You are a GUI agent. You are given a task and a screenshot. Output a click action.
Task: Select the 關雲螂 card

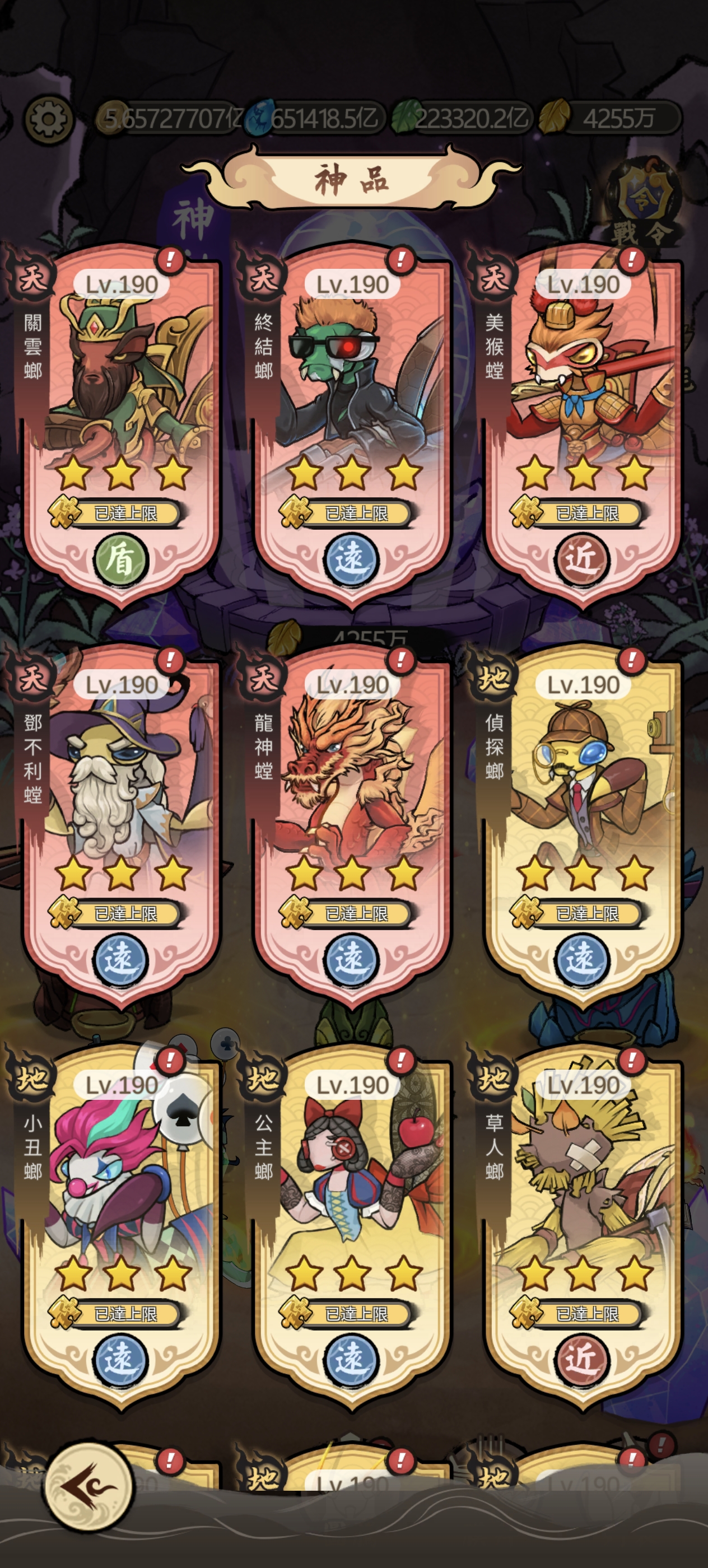122,420
